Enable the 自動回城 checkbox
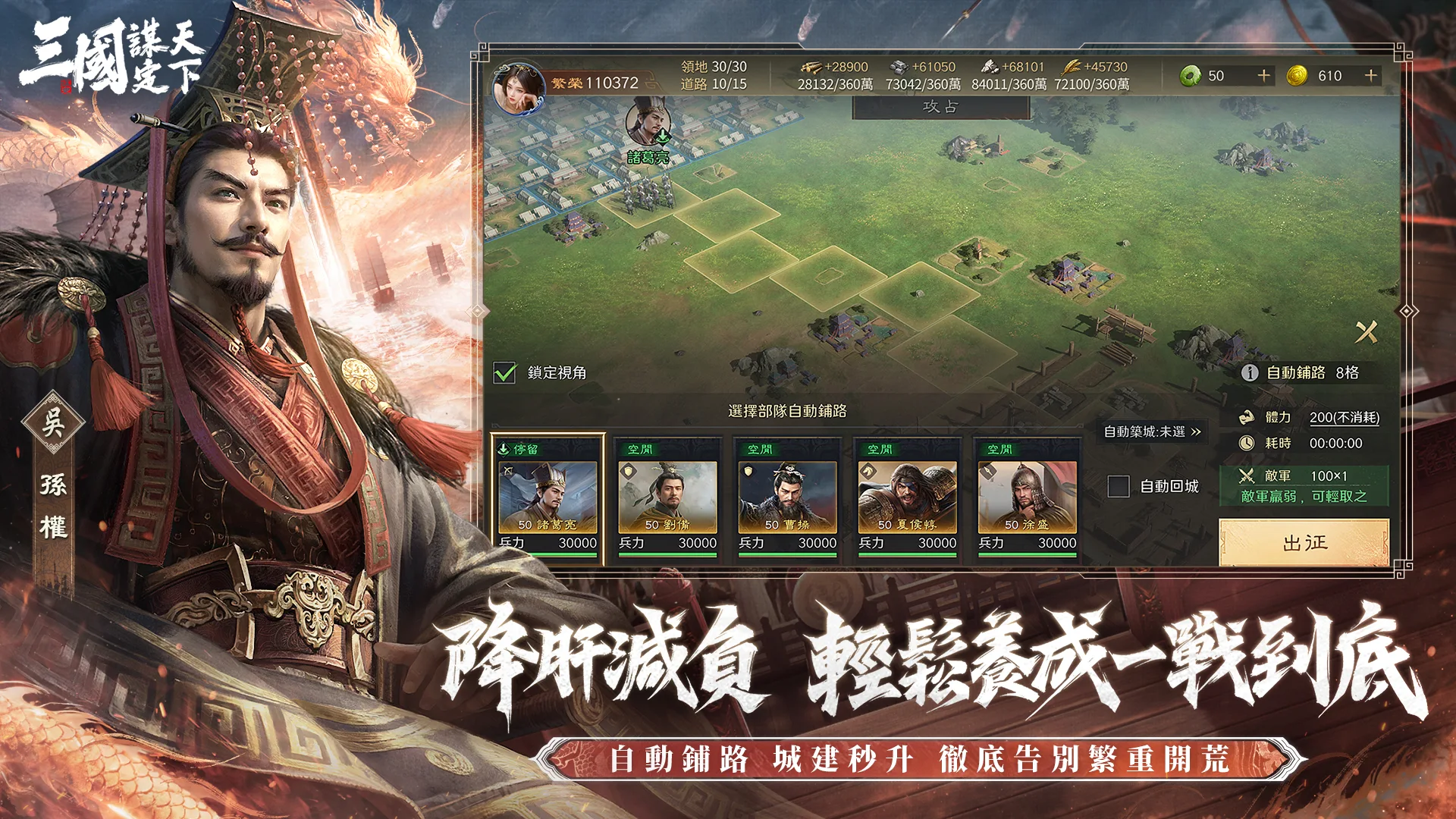The image size is (1456, 819). [x=1118, y=486]
